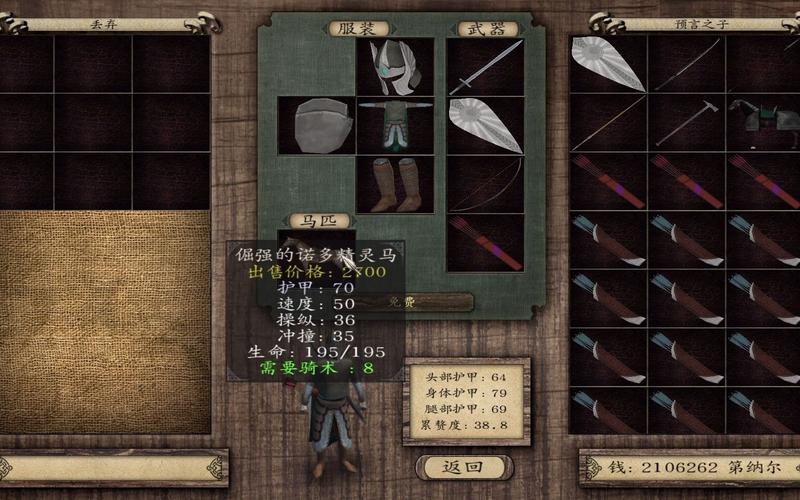The image size is (800, 500).
Task: Click the 返回 (Return) button
Action: (463, 467)
